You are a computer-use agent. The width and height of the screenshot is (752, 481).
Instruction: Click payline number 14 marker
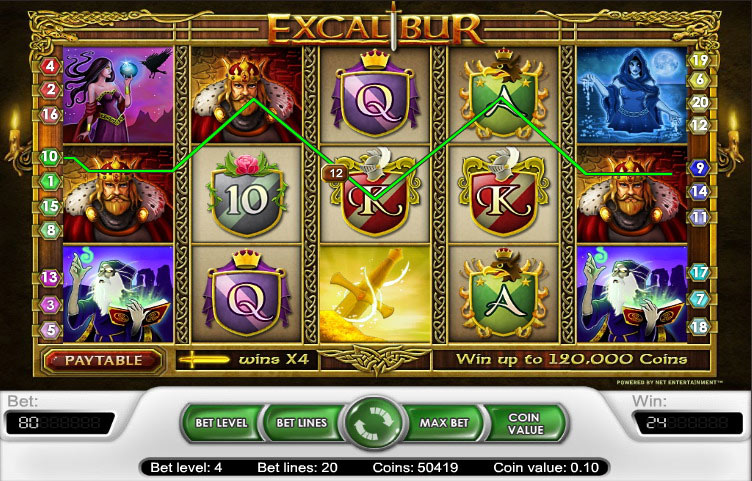[700, 191]
